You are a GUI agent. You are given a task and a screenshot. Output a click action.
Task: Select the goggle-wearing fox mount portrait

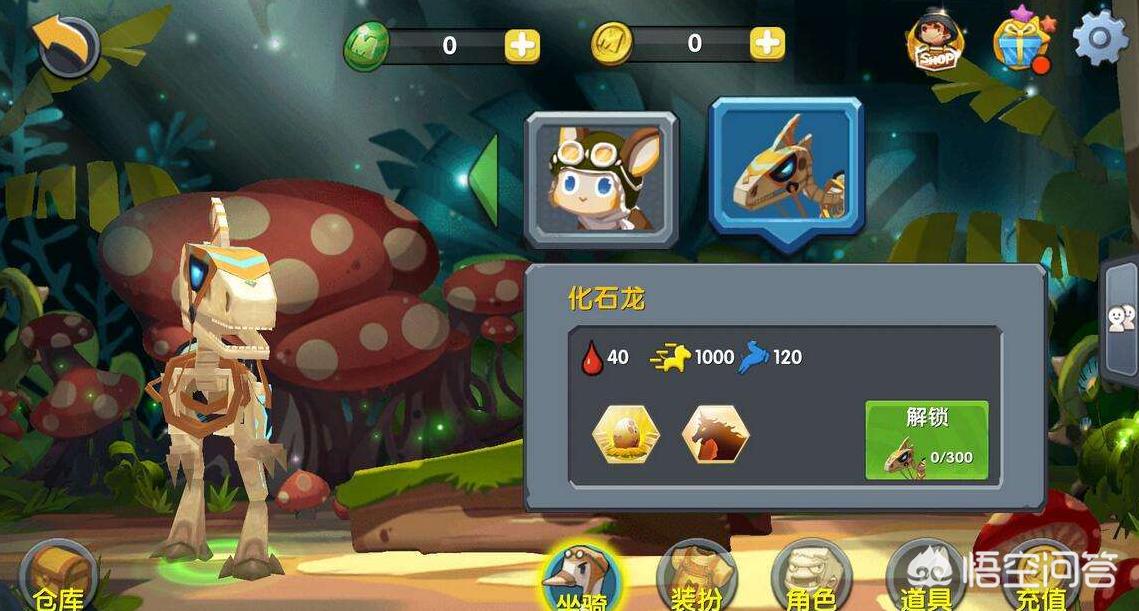coord(602,179)
